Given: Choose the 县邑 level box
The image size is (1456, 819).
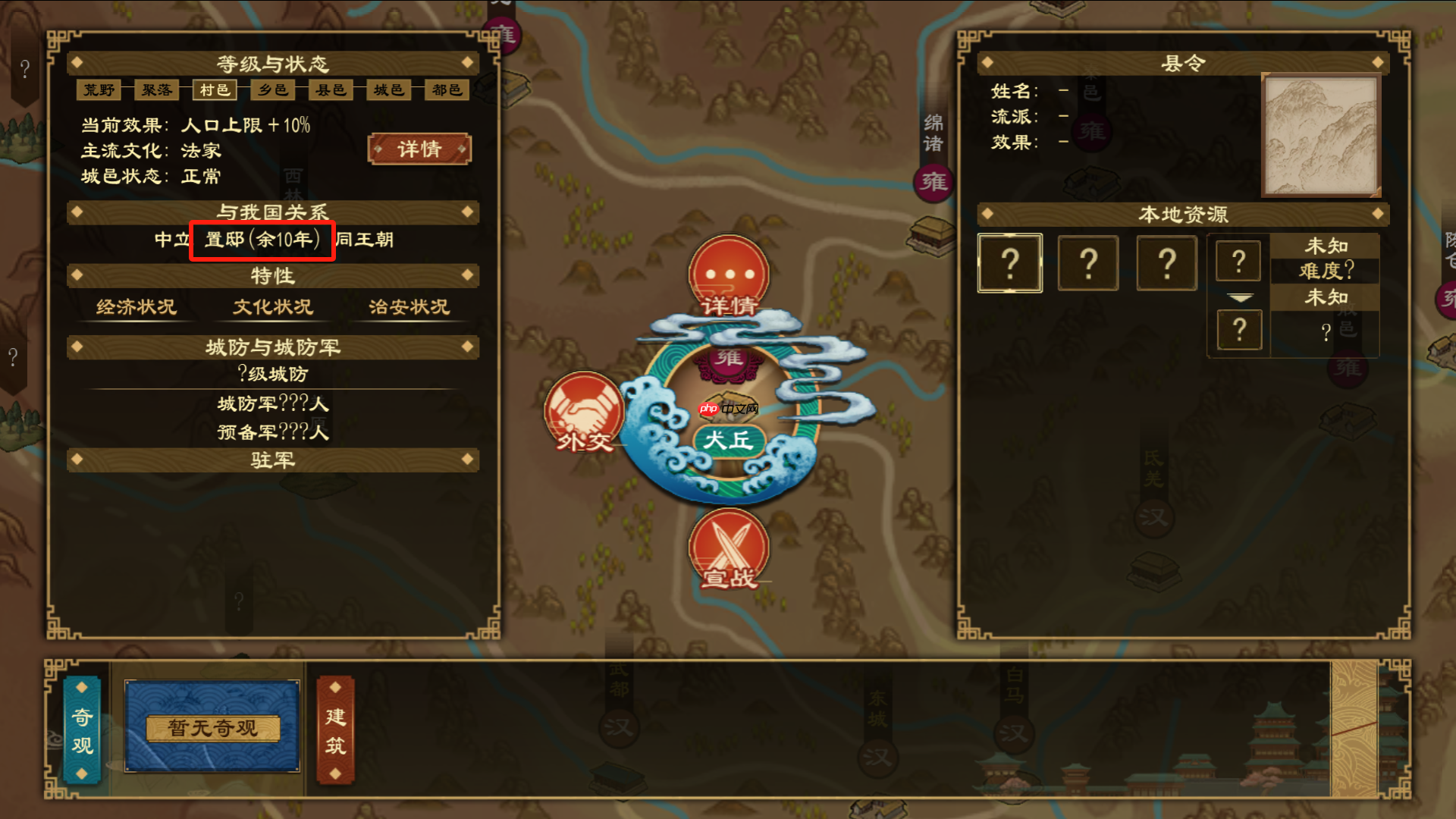Looking at the screenshot, I should [x=331, y=90].
